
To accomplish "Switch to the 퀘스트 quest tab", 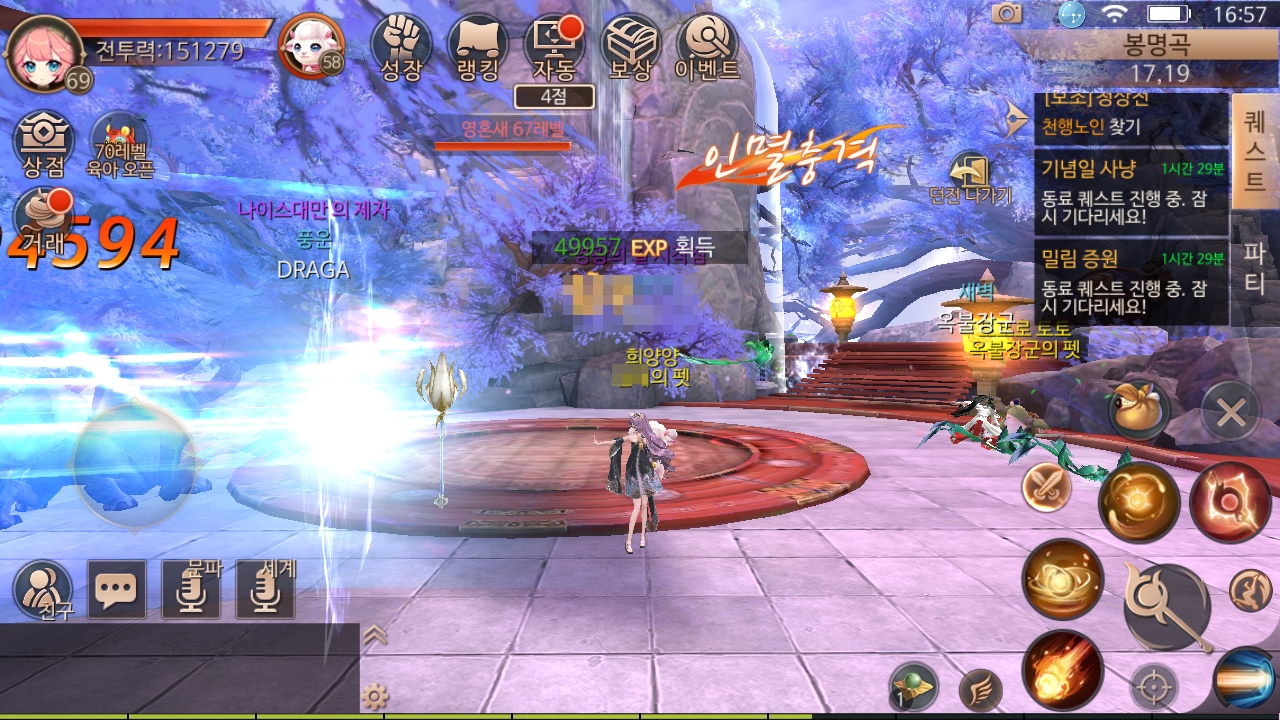I will click(1254, 150).
